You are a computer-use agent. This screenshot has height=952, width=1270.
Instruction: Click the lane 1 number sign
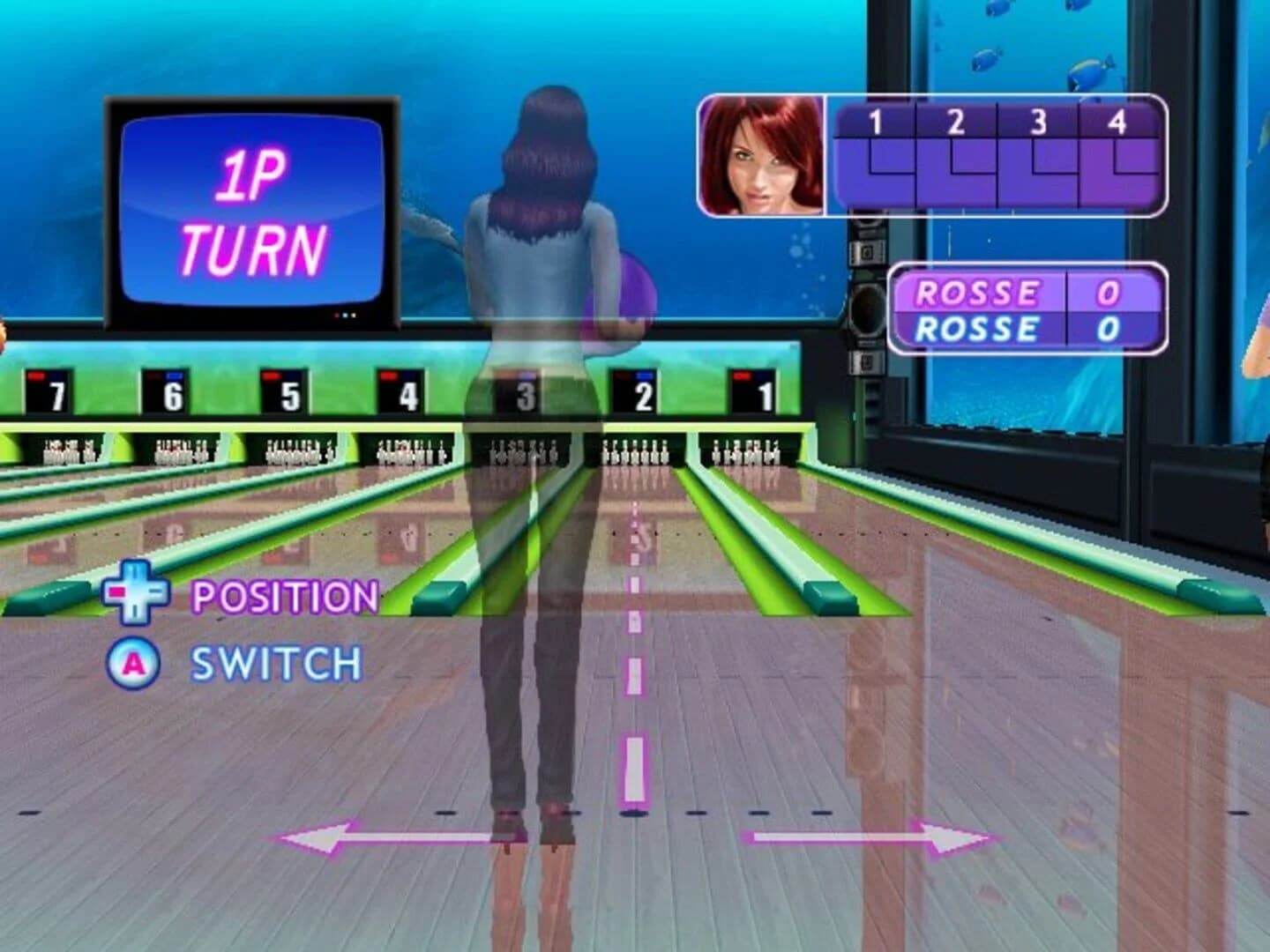click(x=760, y=393)
